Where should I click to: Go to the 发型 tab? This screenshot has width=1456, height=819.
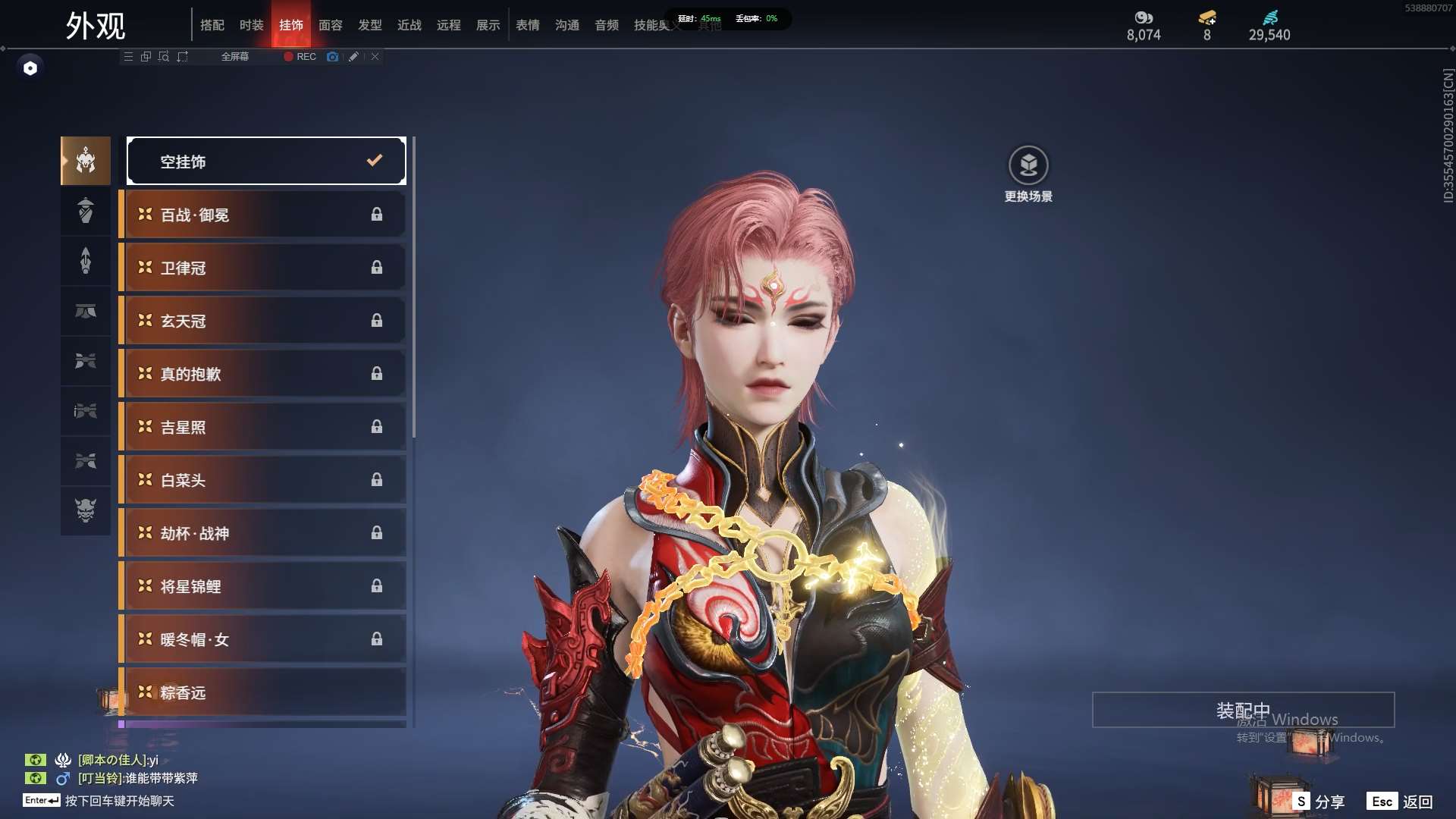(x=369, y=25)
